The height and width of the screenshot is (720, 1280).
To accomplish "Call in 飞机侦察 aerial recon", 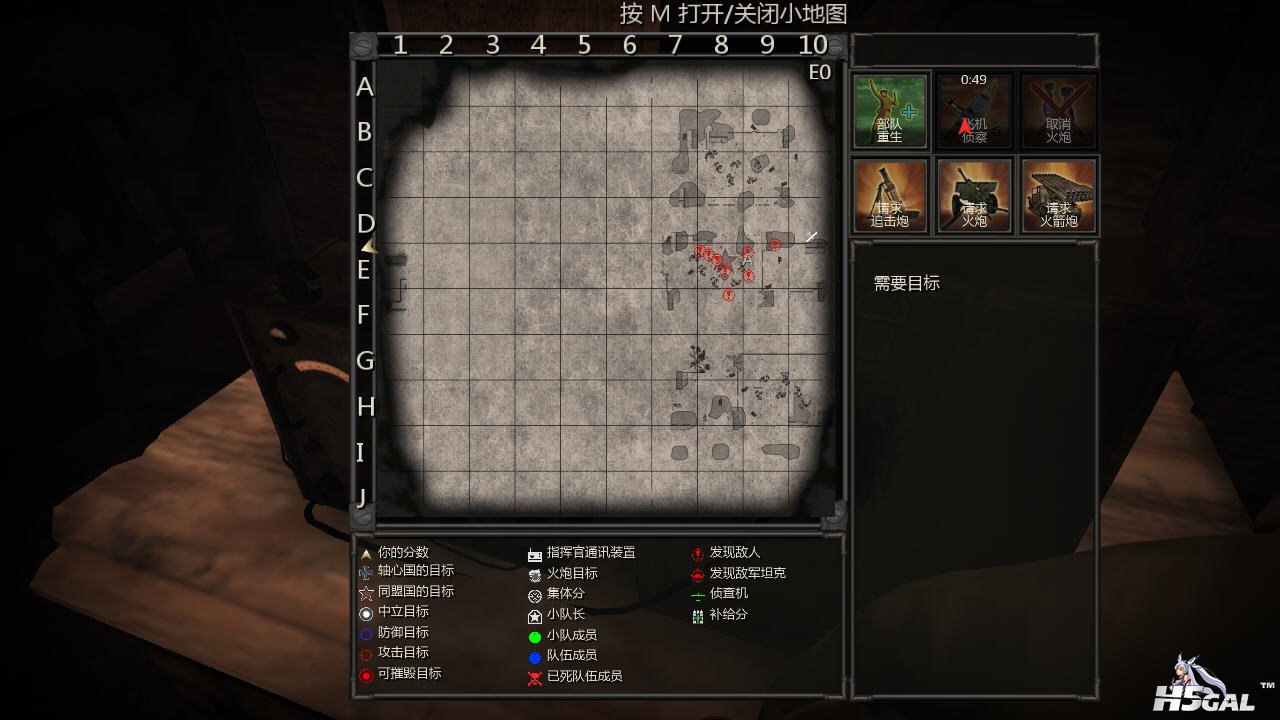I will tap(974, 111).
